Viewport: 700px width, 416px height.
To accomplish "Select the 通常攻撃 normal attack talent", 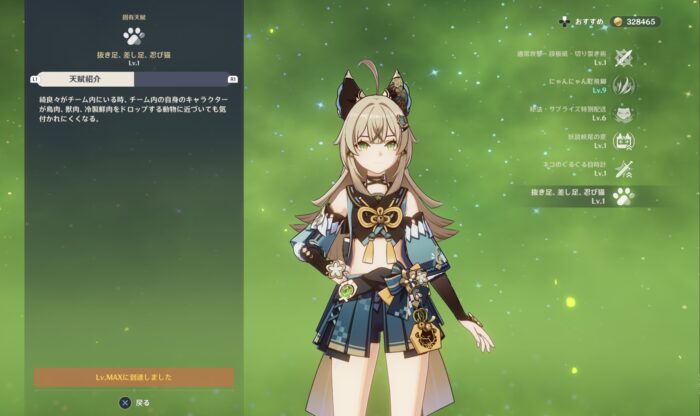I will click(x=624, y=57).
